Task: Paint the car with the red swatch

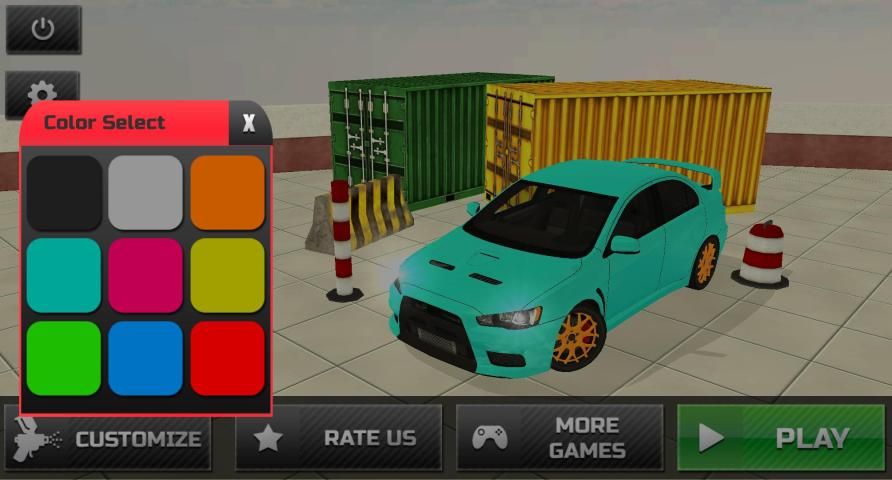Action: pyautogui.click(x=228, y=358)
